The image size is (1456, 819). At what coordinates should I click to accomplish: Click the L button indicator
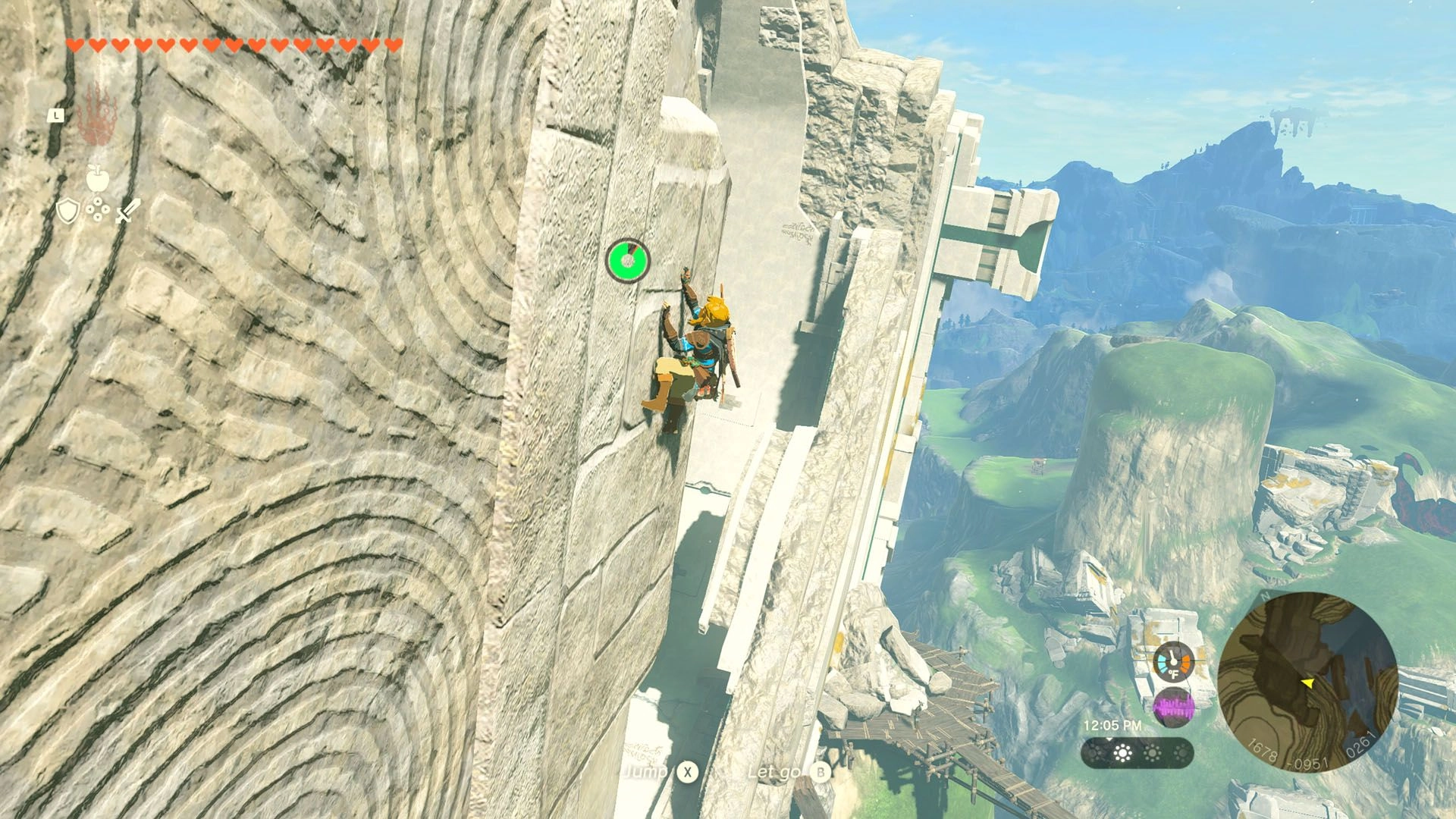(x=56, y=115)
